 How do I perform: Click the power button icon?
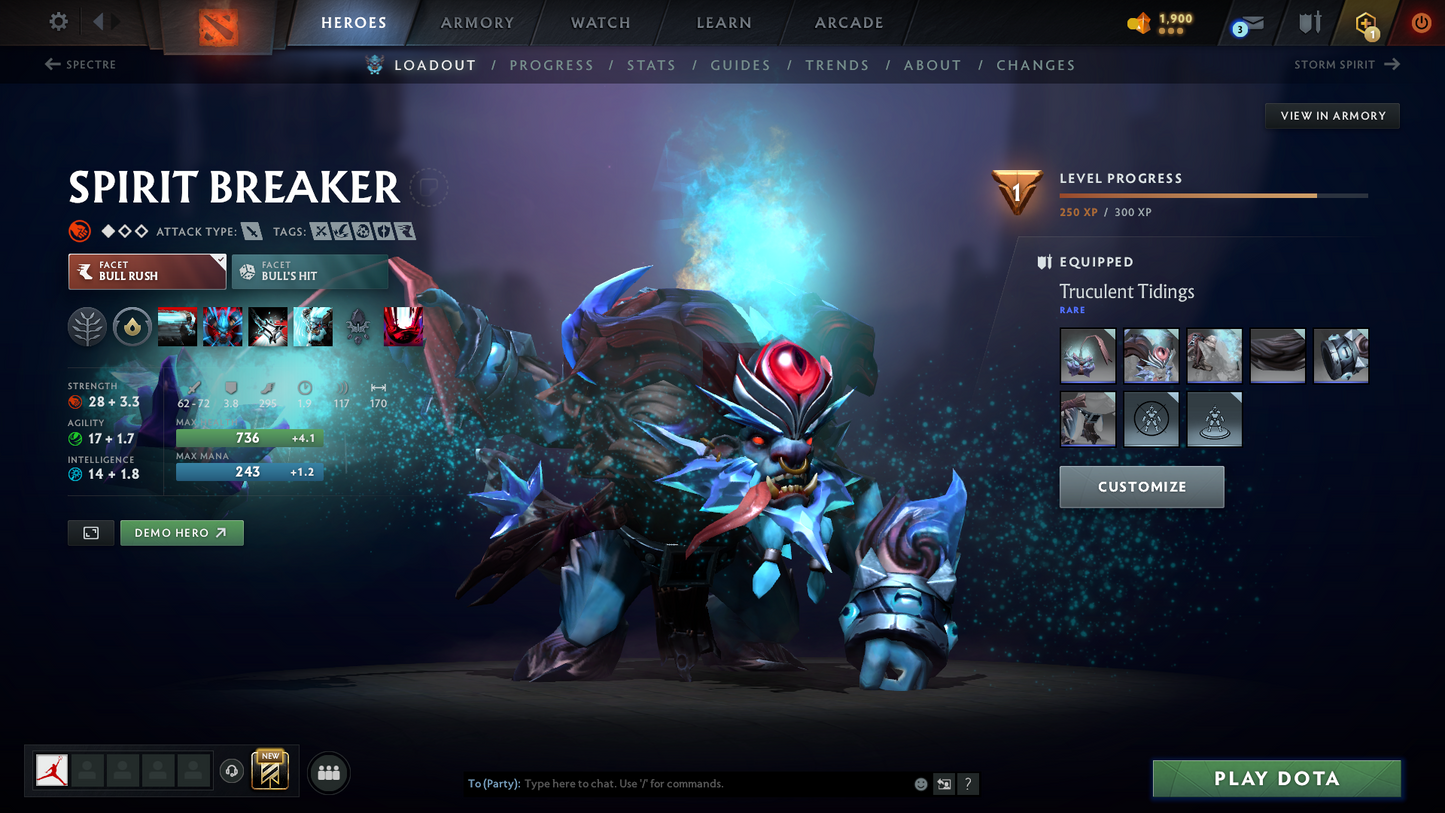[1420, 23]
